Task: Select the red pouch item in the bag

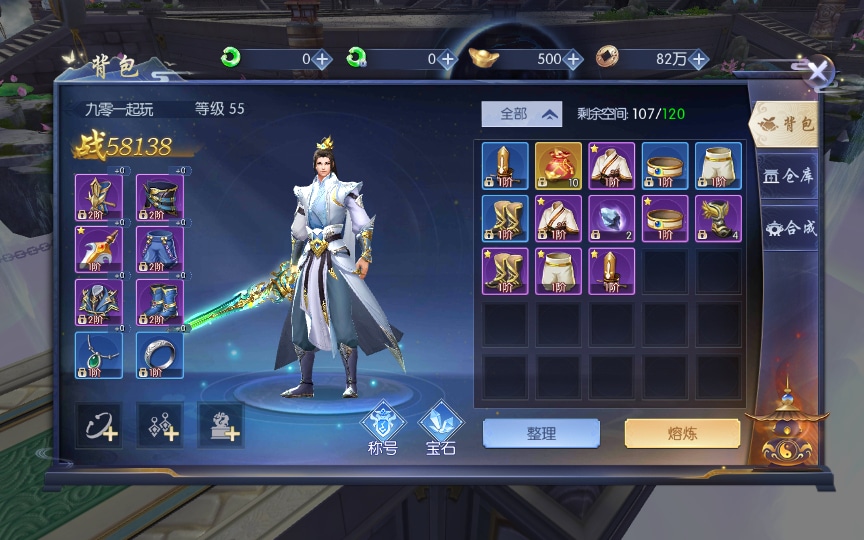Action: (x=558, y=166)
